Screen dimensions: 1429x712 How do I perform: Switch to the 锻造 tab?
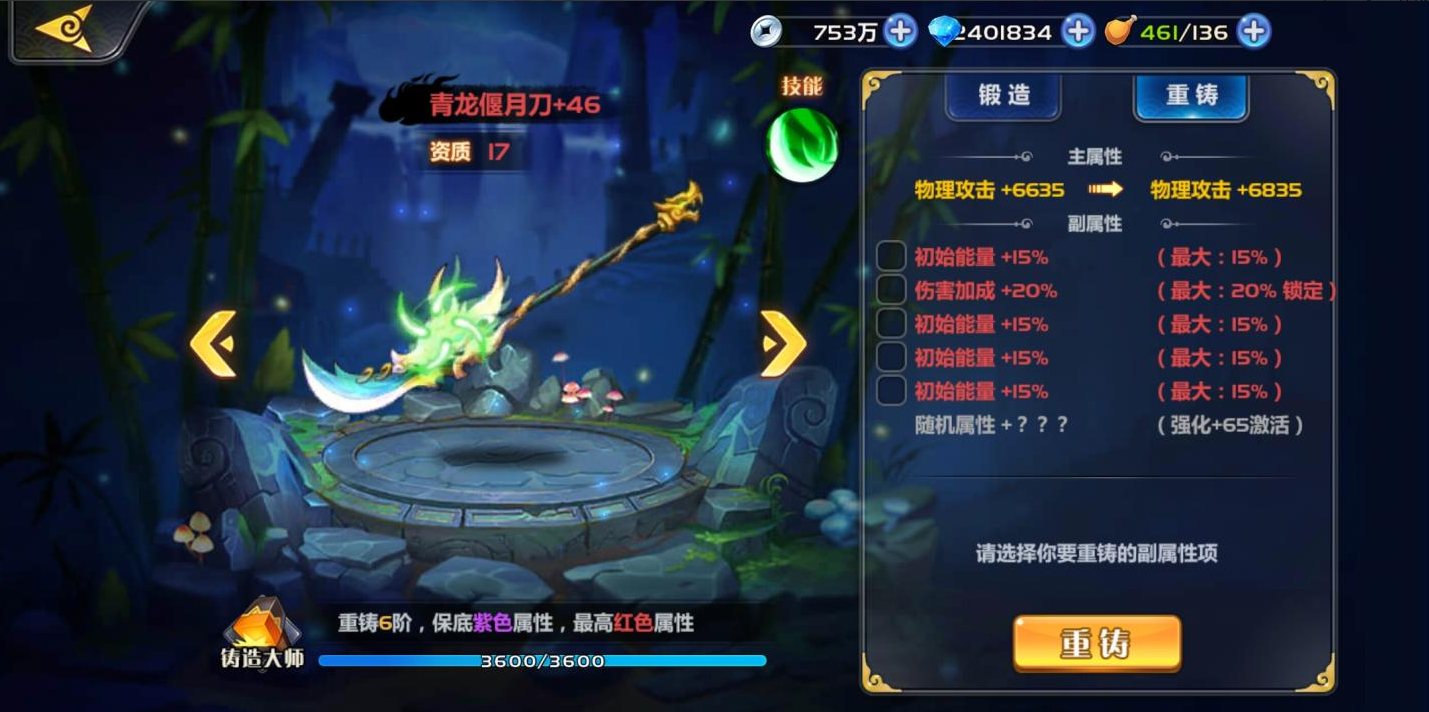[1003, 96]
